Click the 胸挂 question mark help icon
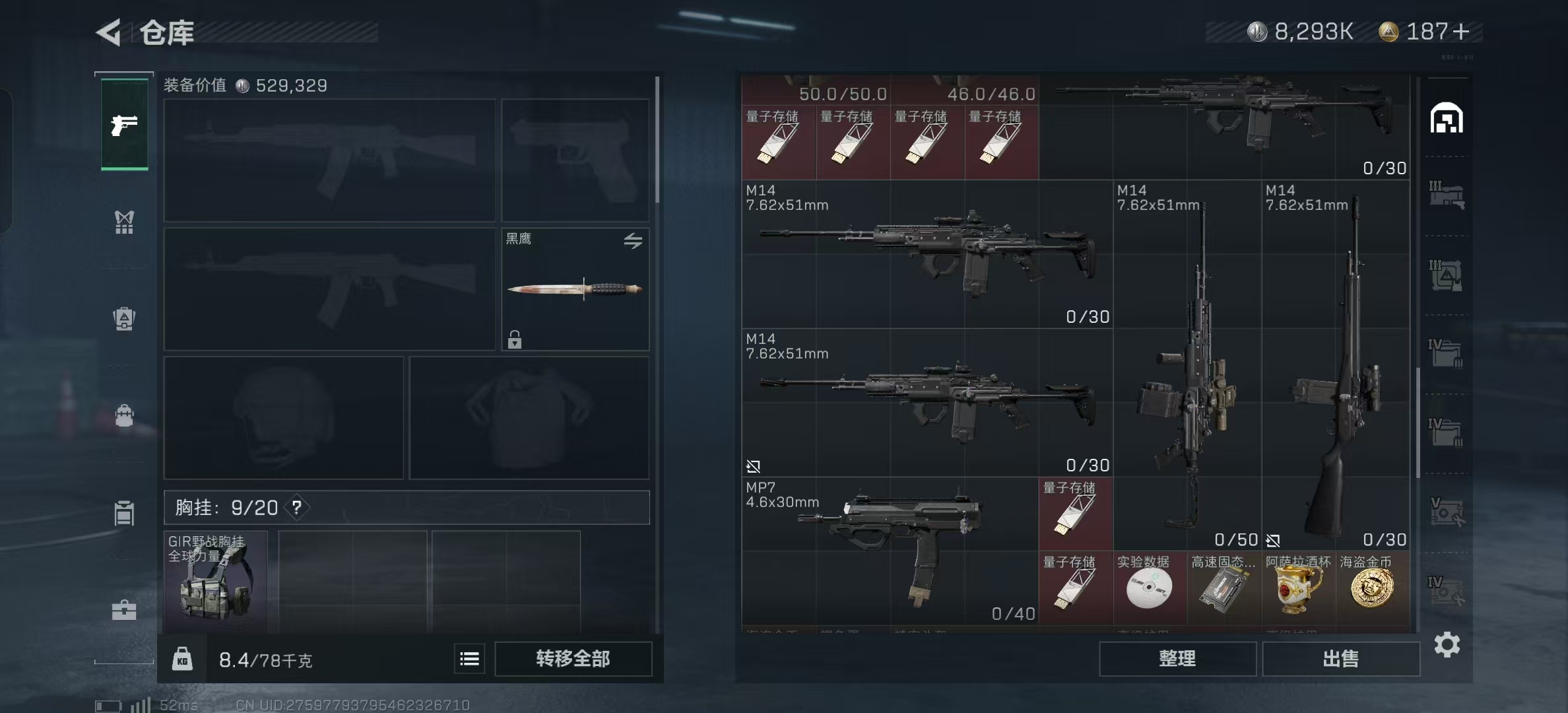 [297, 507]
